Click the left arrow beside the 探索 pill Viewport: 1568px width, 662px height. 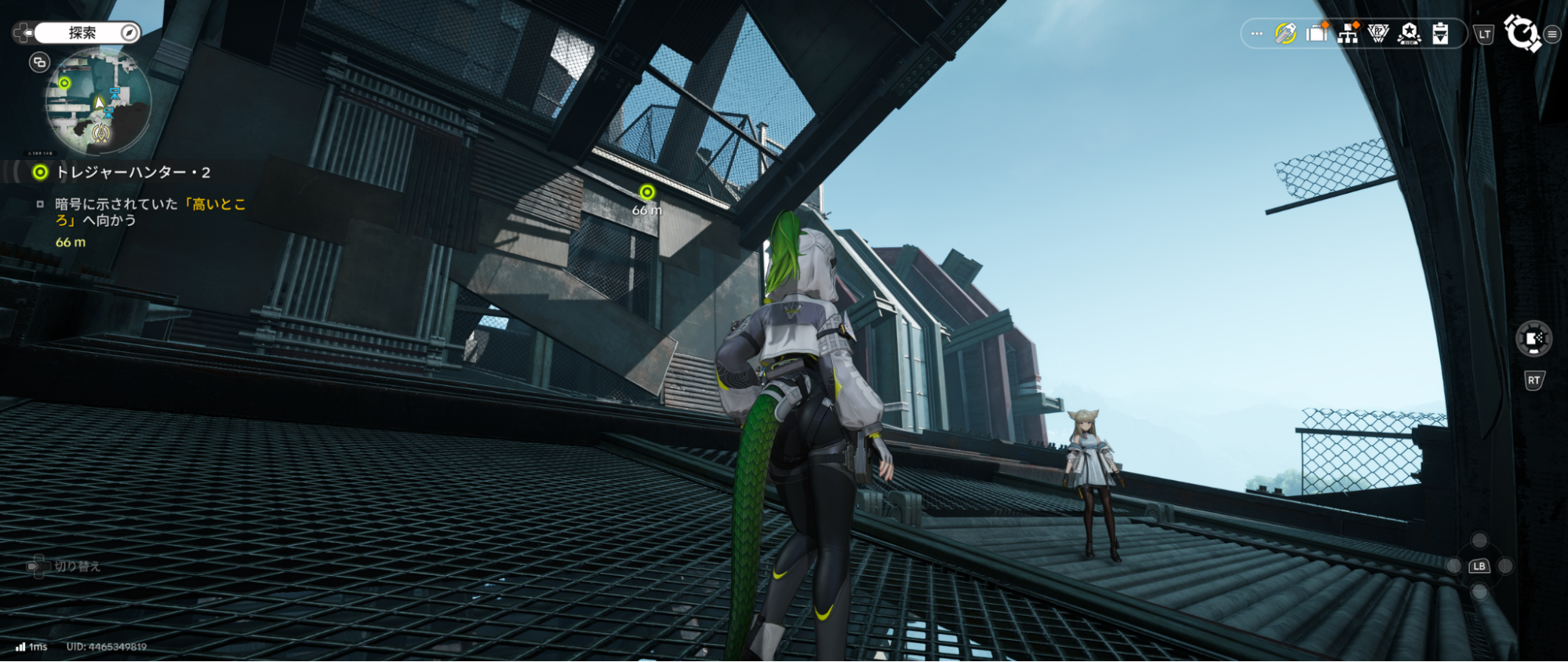[25, 31]
